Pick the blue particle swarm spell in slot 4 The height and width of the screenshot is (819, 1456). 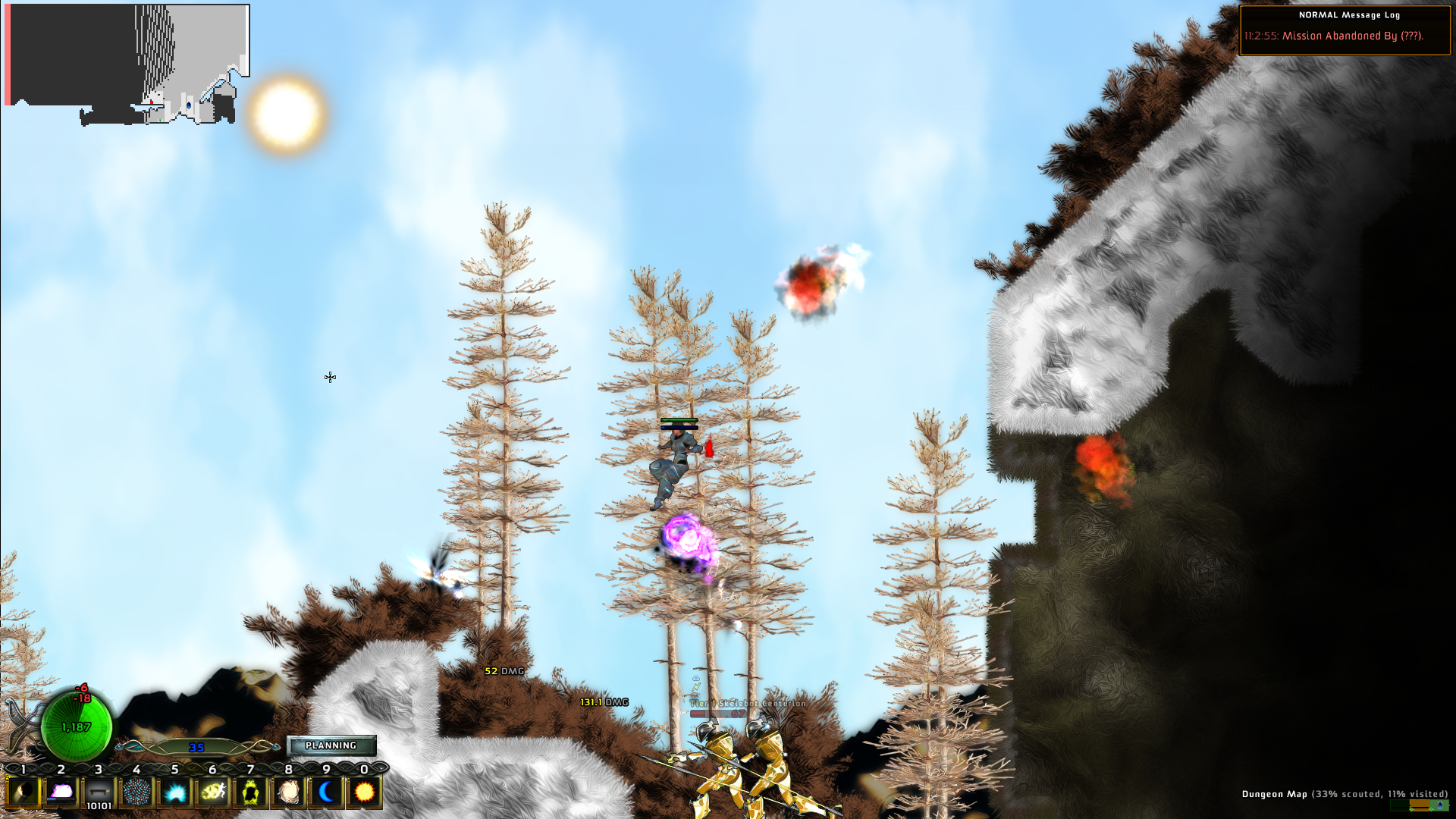click(x=136, y=792)
